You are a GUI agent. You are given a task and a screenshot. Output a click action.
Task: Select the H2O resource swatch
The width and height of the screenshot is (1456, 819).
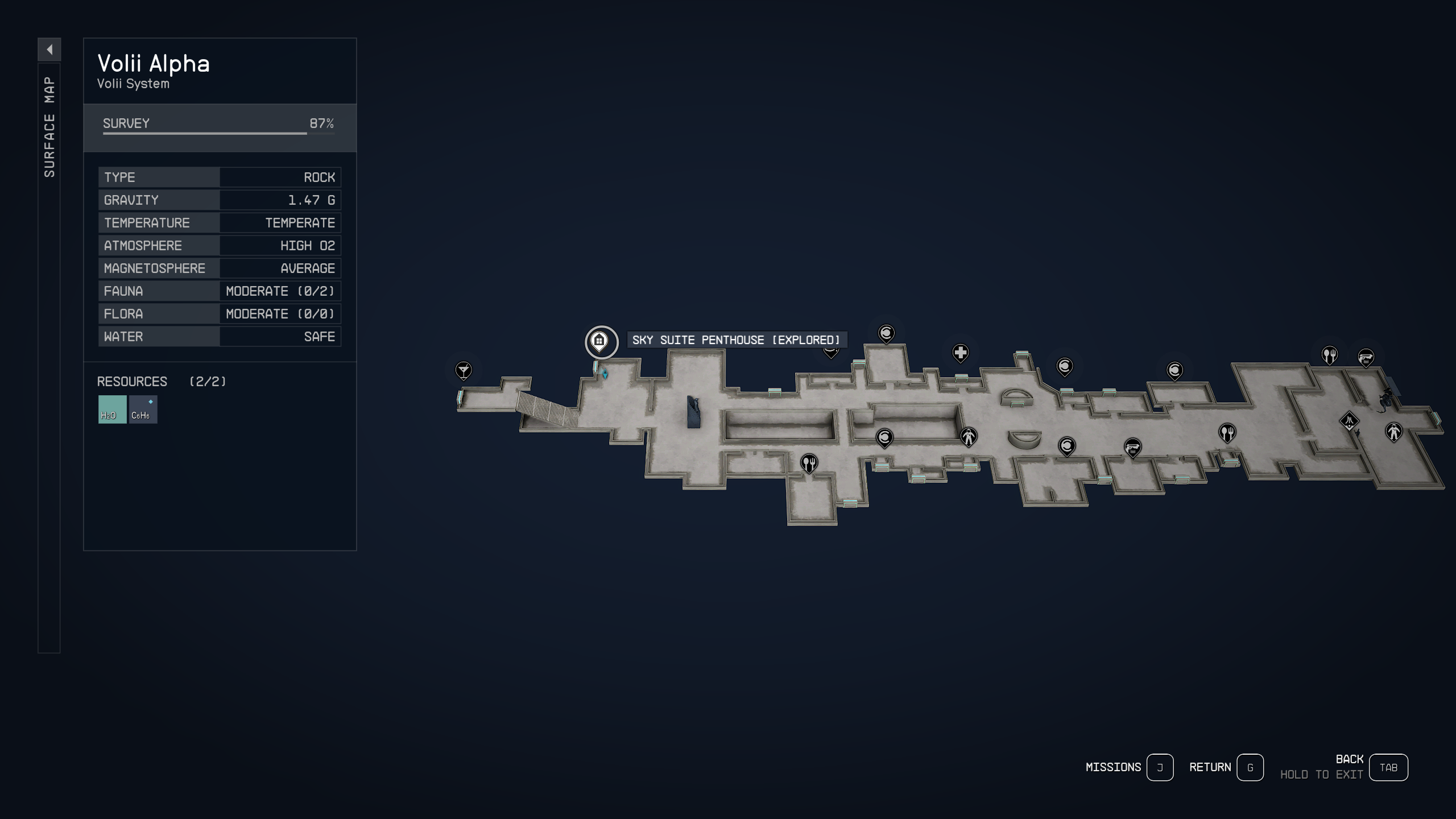pos(111,408)
